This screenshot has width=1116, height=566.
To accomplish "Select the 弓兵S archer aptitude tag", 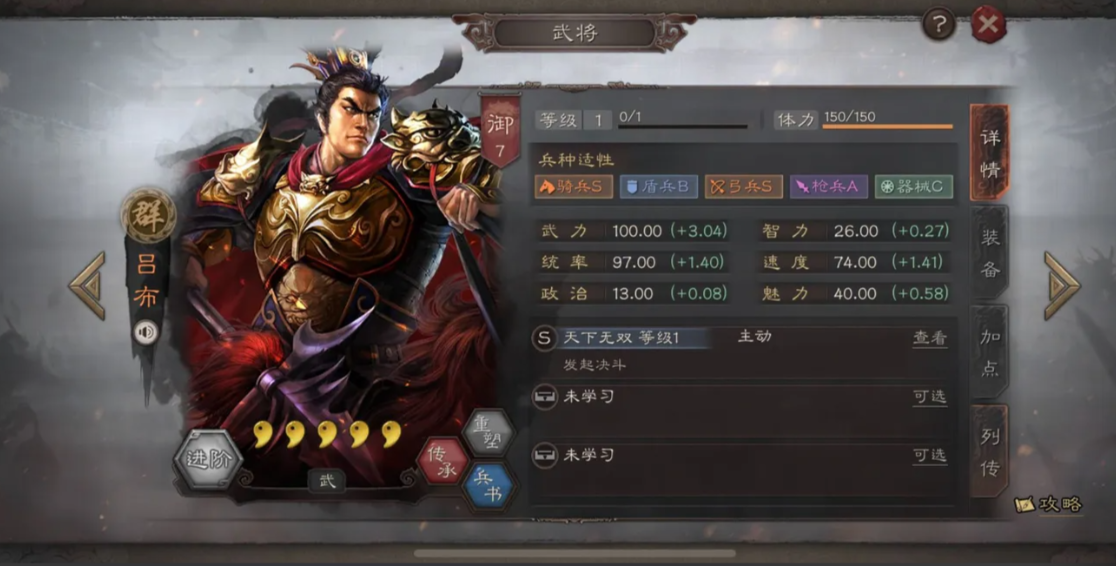I will 743,187.
